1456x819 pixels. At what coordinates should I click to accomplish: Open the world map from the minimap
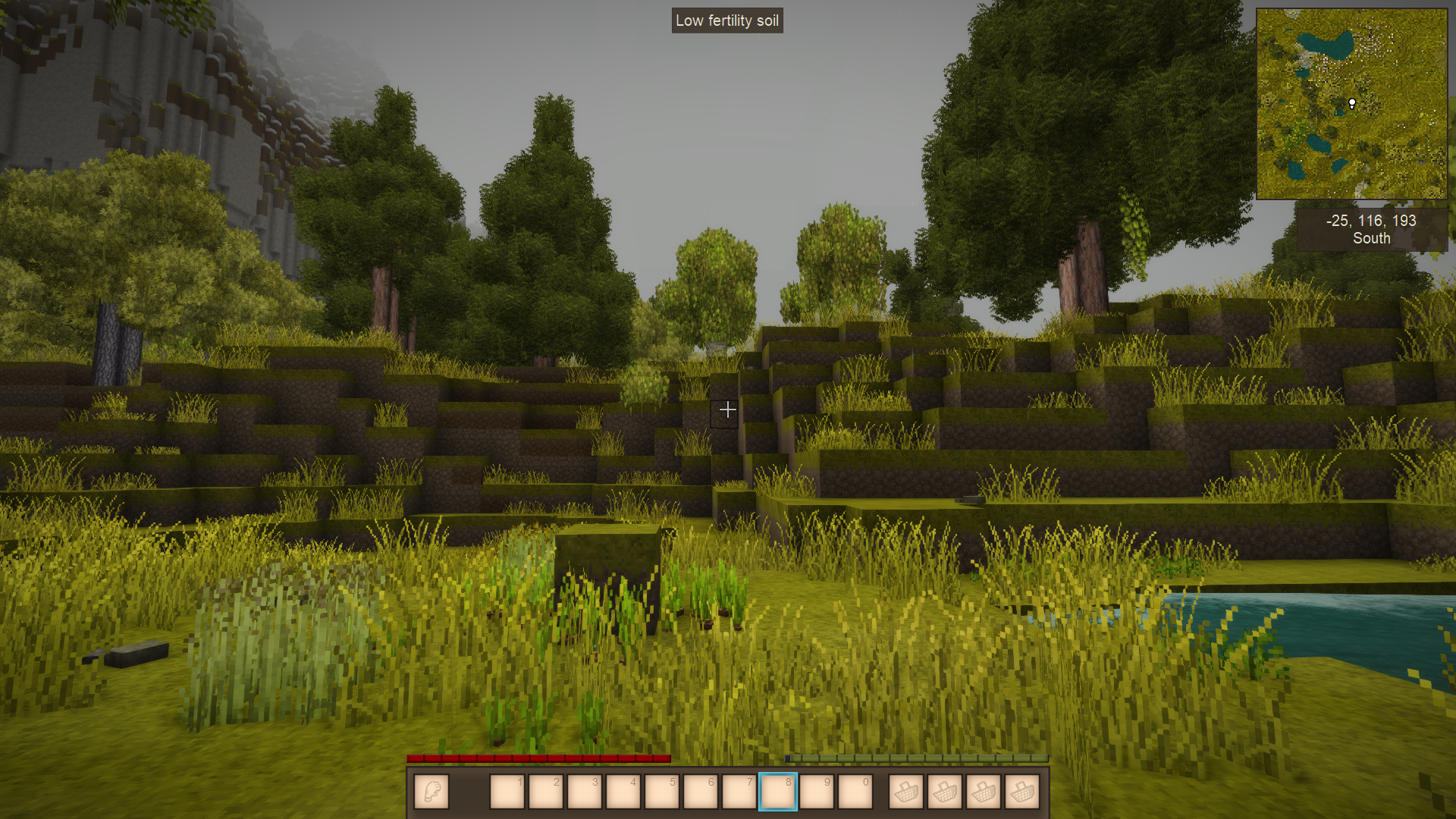[1351, 104]
